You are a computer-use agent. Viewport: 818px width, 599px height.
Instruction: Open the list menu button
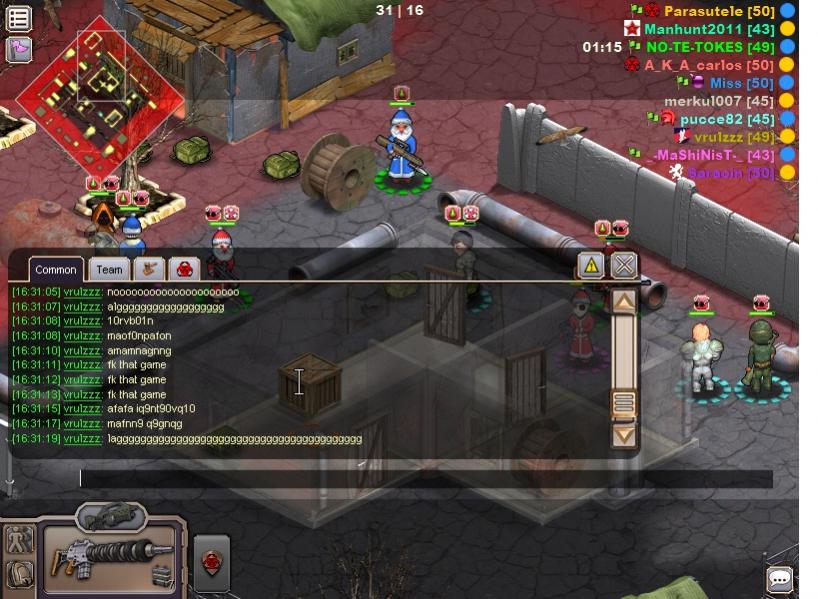(19, 18)
